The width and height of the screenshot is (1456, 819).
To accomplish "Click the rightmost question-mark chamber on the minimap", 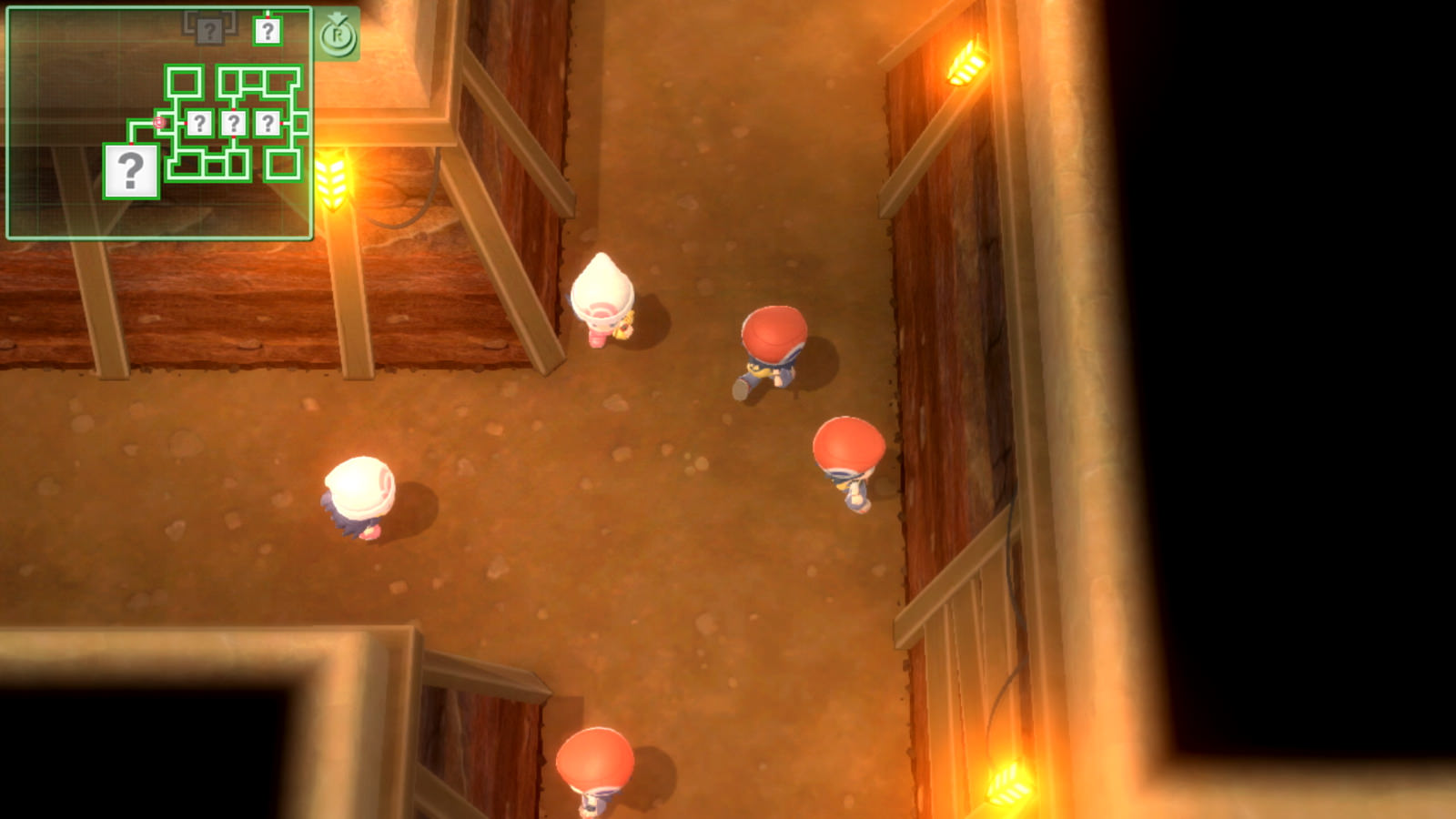I will [x=268, y=121].
